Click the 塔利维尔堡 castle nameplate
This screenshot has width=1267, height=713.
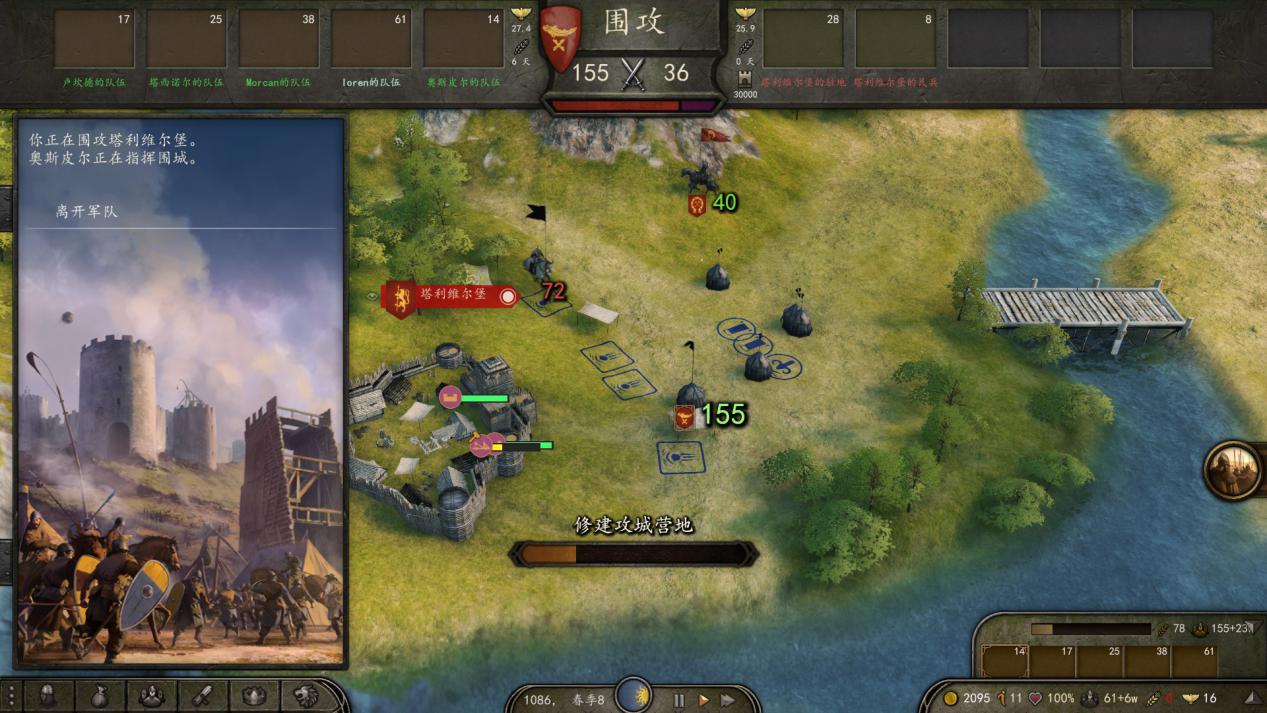[x=452, y=295]
